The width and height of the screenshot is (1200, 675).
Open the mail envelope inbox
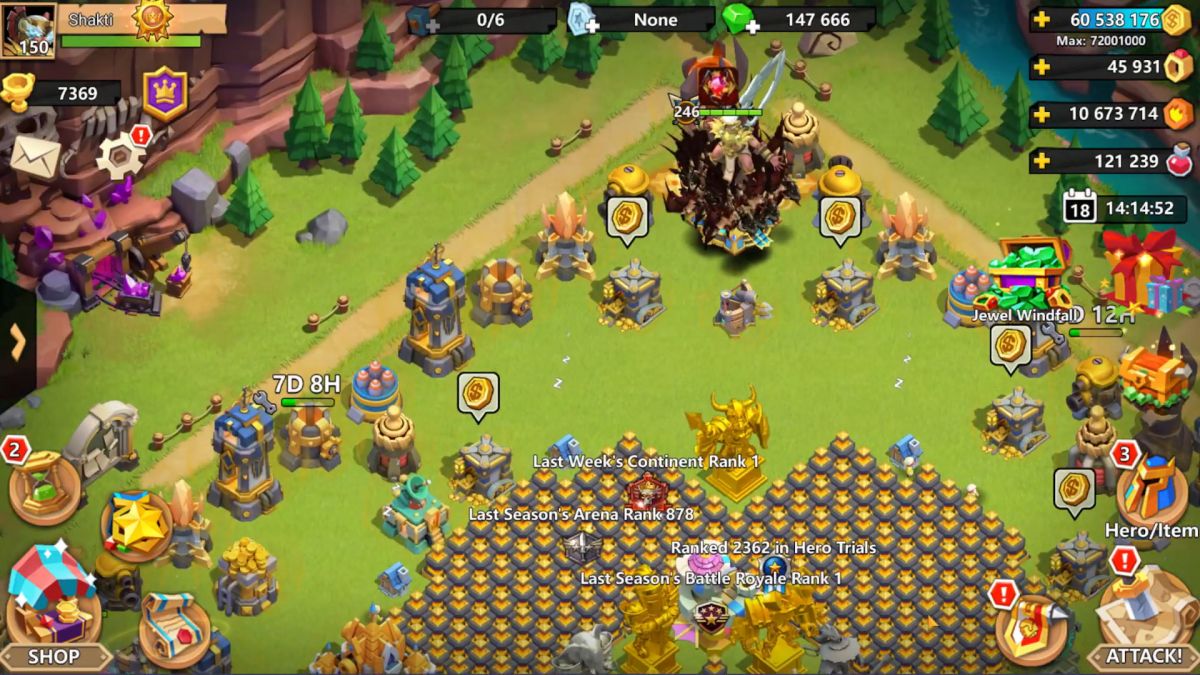35,156
